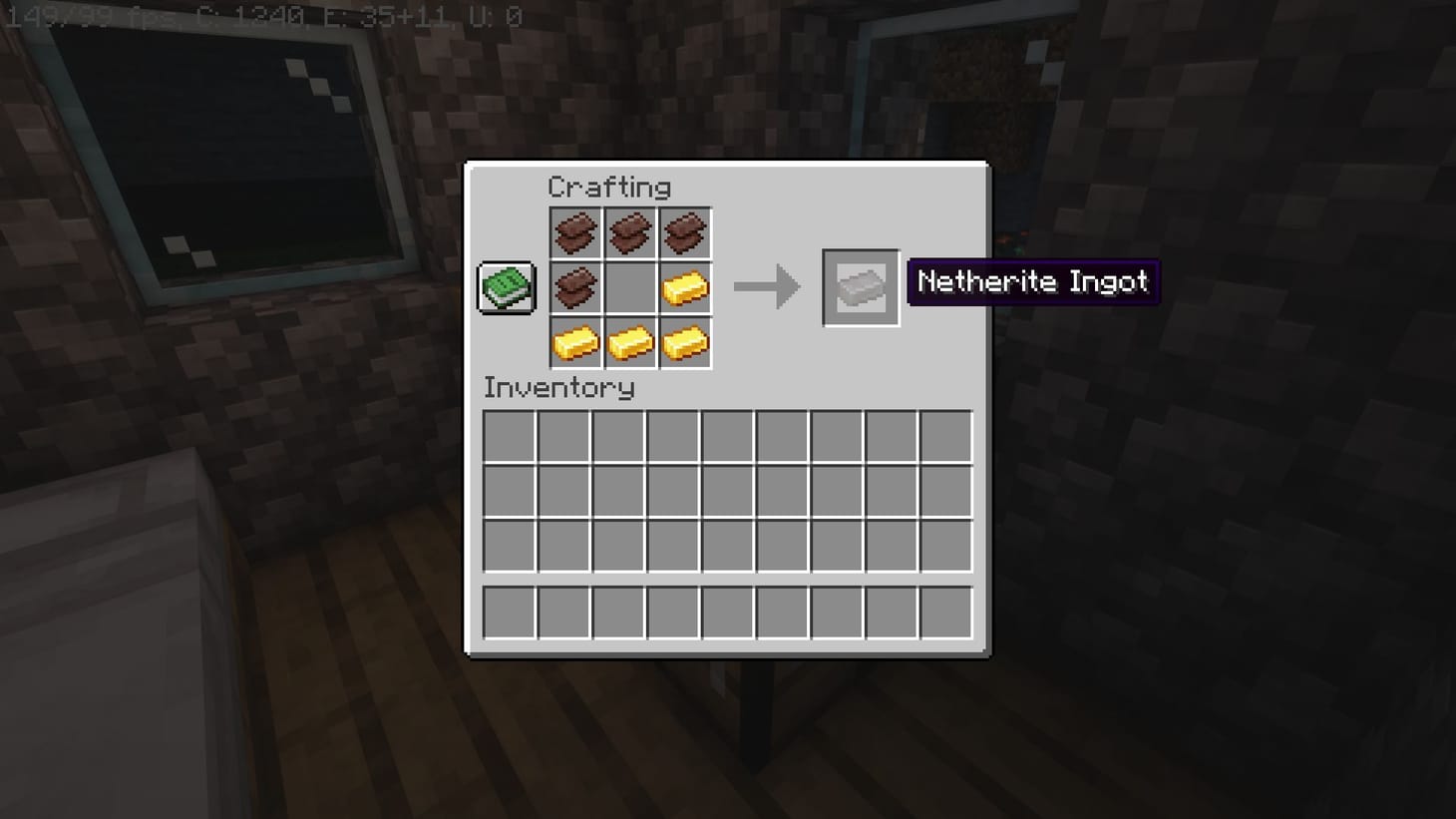The width and height of the screenshot is (1456, 819).
Task: Pick up the bottom-left gold ingot
Action: pos(575,343)
